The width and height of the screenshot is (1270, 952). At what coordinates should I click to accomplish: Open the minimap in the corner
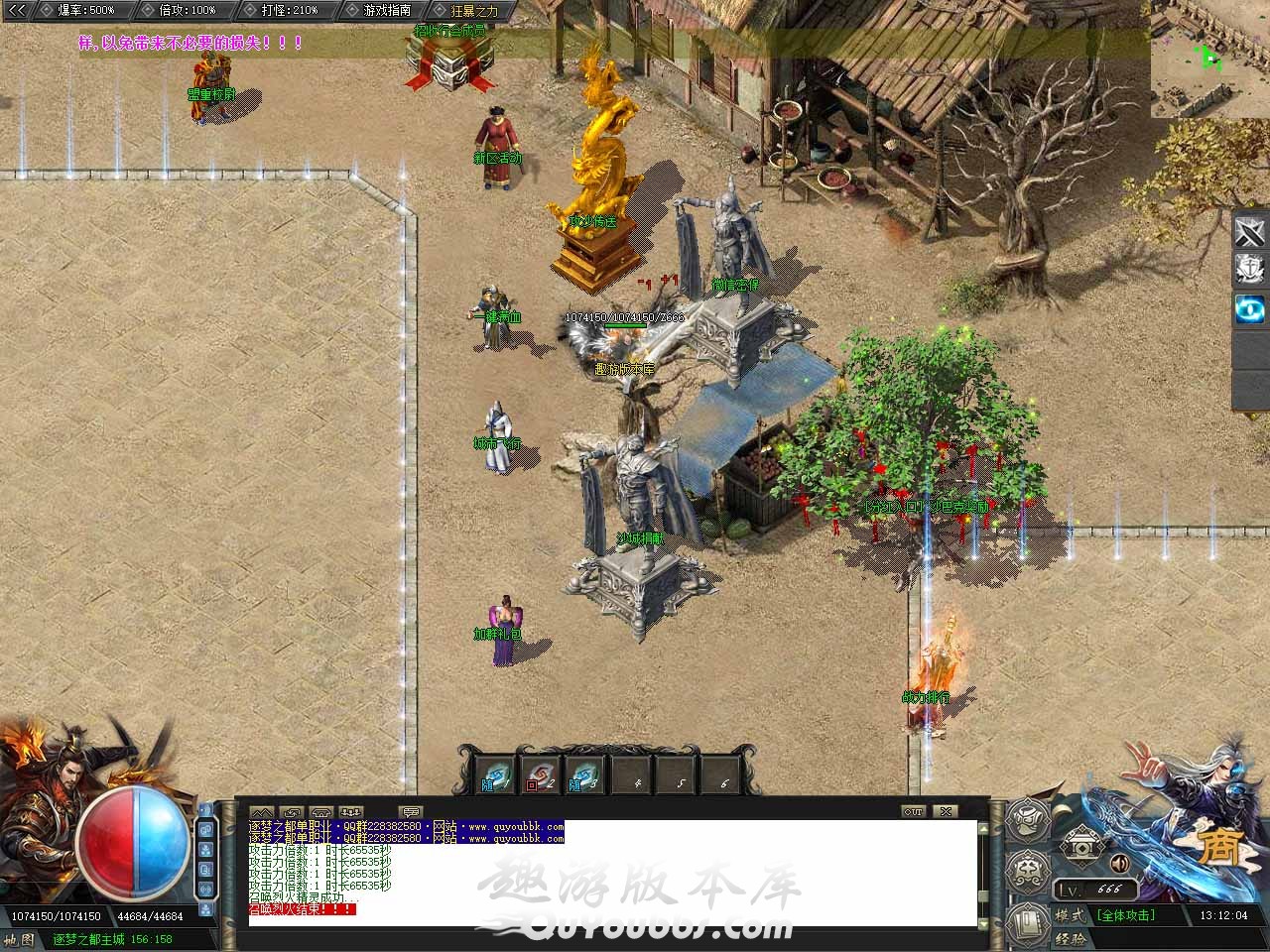point(1209,59)
